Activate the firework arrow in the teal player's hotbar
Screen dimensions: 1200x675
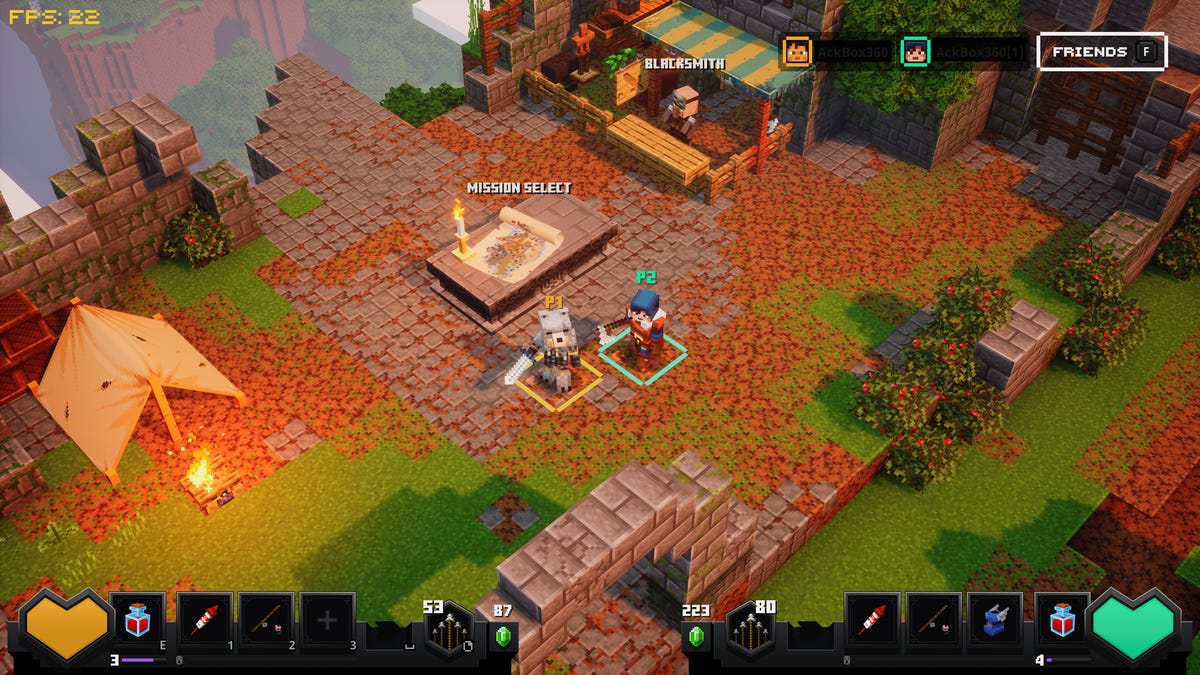tap(872, 621)
